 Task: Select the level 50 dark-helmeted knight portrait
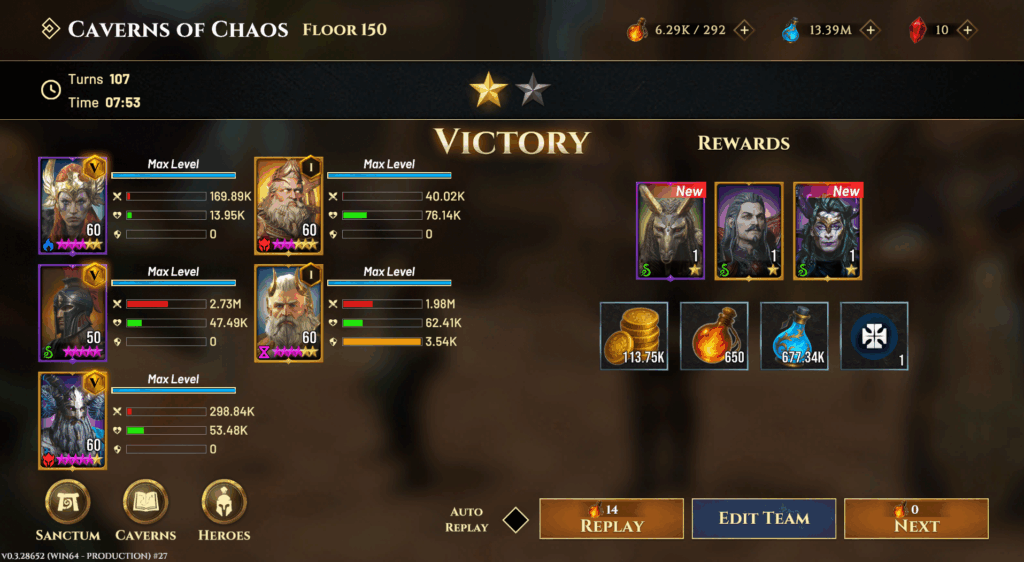[72, 314]
